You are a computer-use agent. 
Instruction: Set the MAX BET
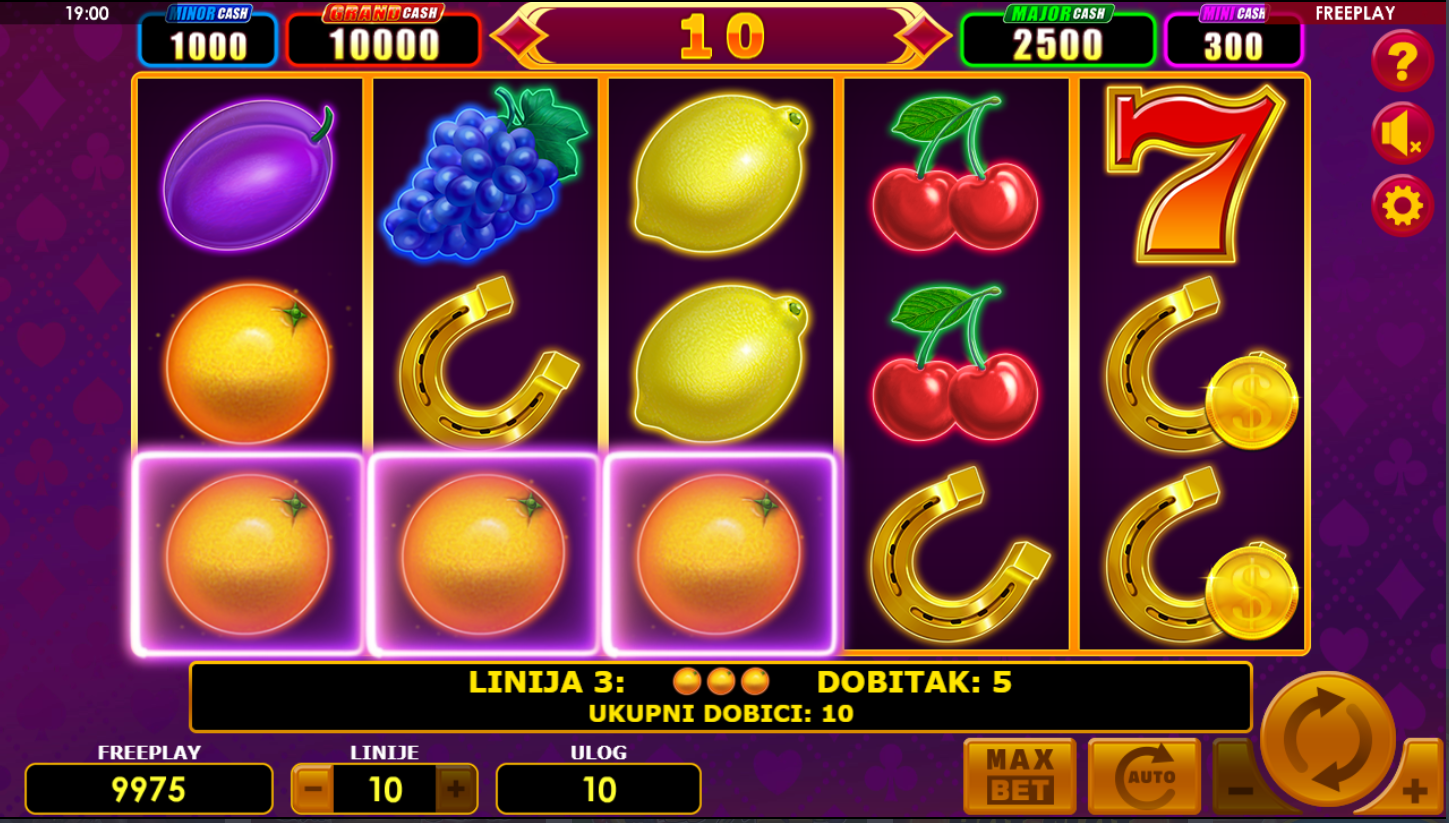1019,776
